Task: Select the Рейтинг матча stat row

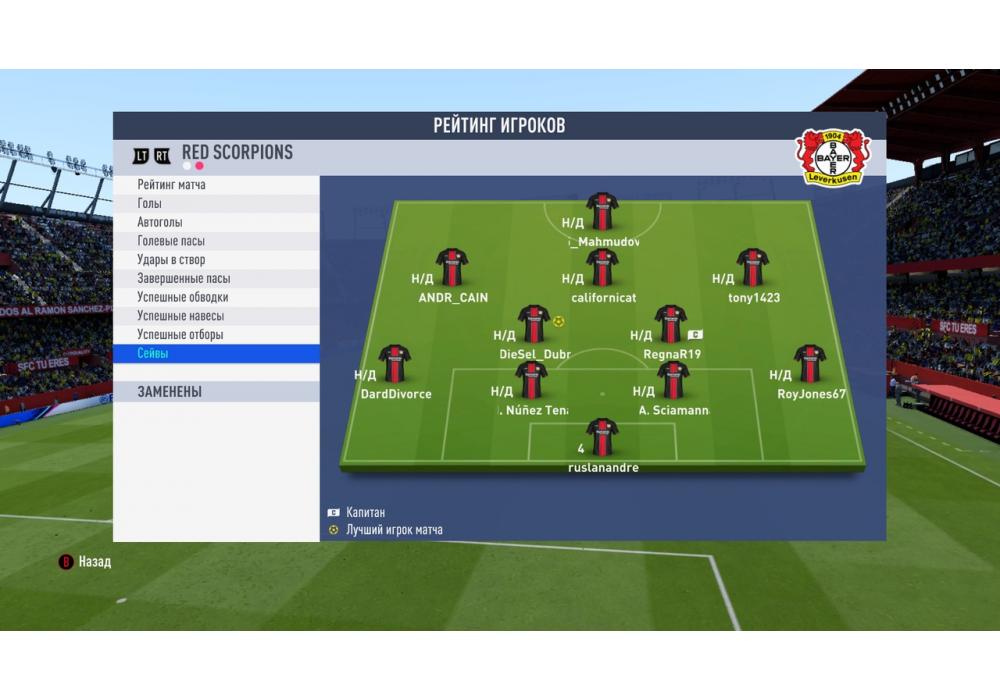Action: pyautogui.click(x=216, y=185)
